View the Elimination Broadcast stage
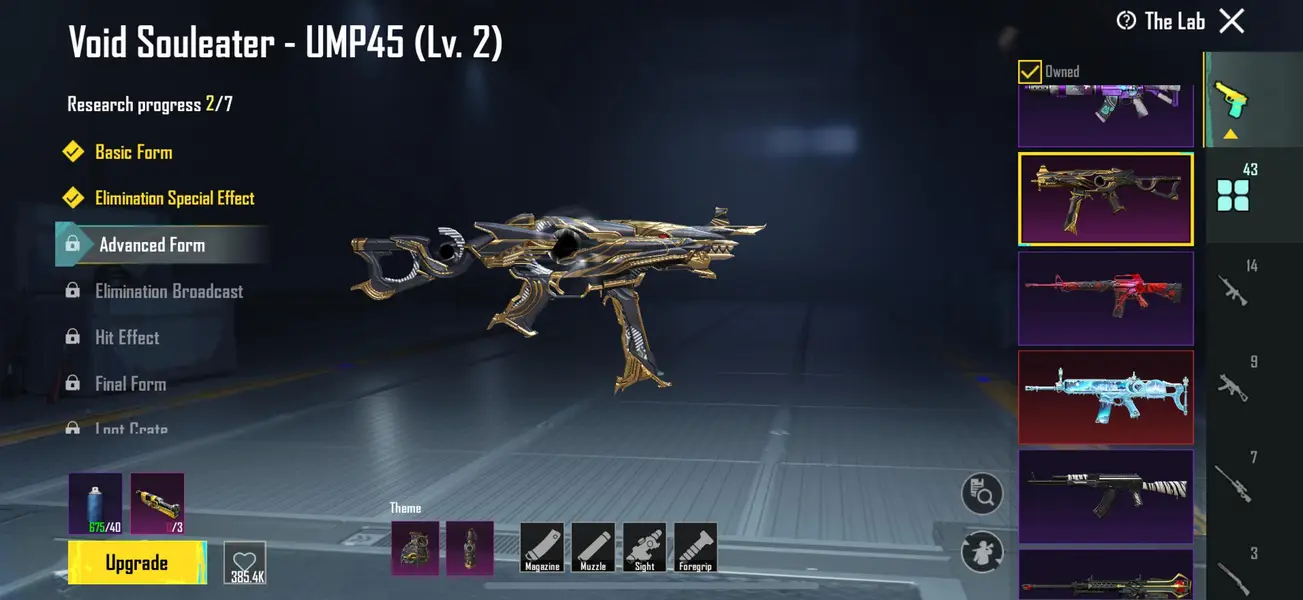The width and height of the screenshot is (1303, 600). (x=168, y=291)
